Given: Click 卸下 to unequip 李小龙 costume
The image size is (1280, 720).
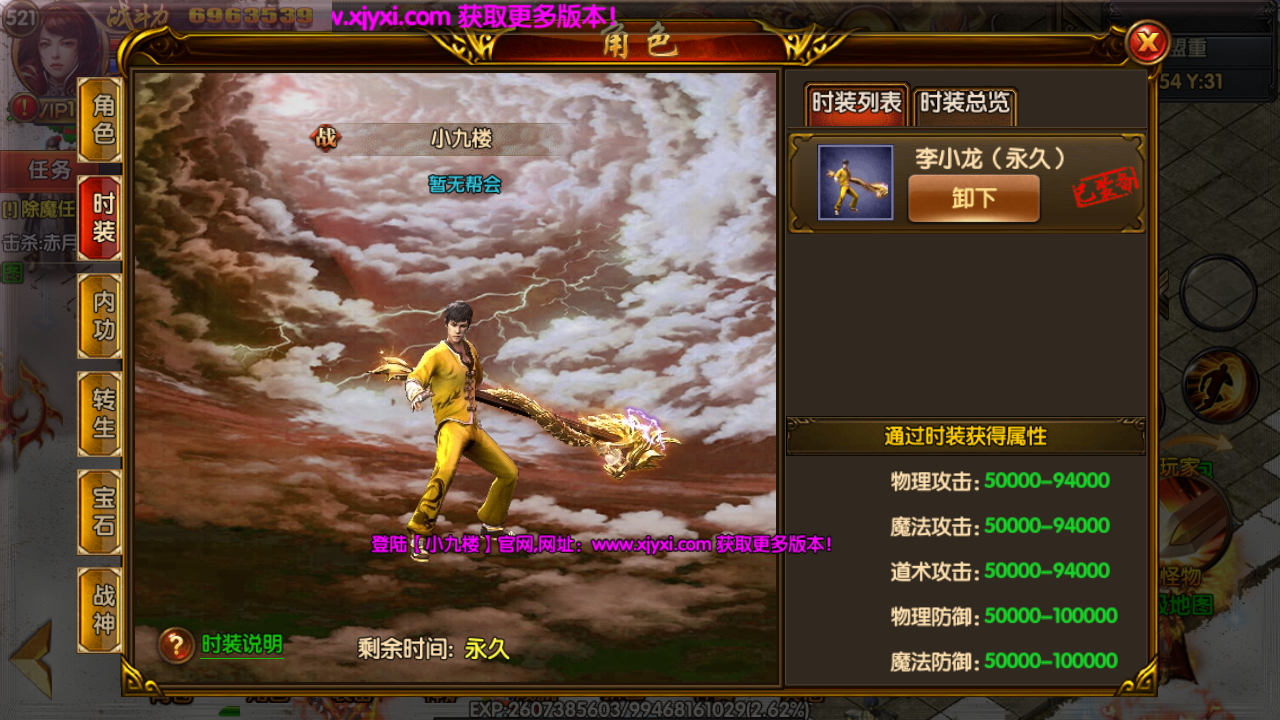Looking at the screenshot, I should pyautogui.click(x=973, y=198).
